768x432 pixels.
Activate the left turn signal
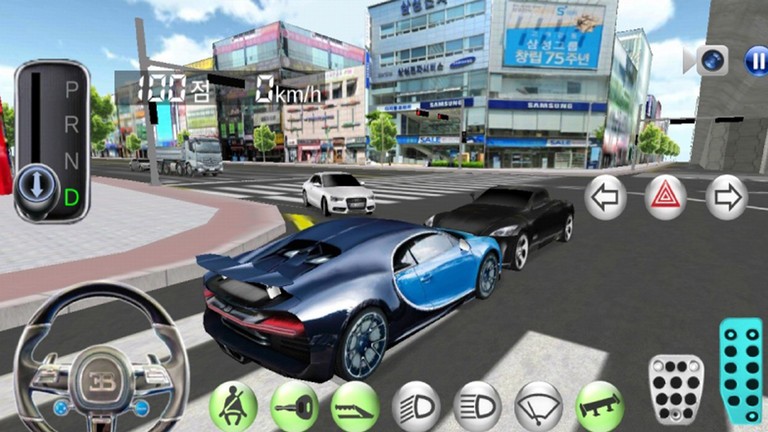pyautogui.click(x=605, y=196)
